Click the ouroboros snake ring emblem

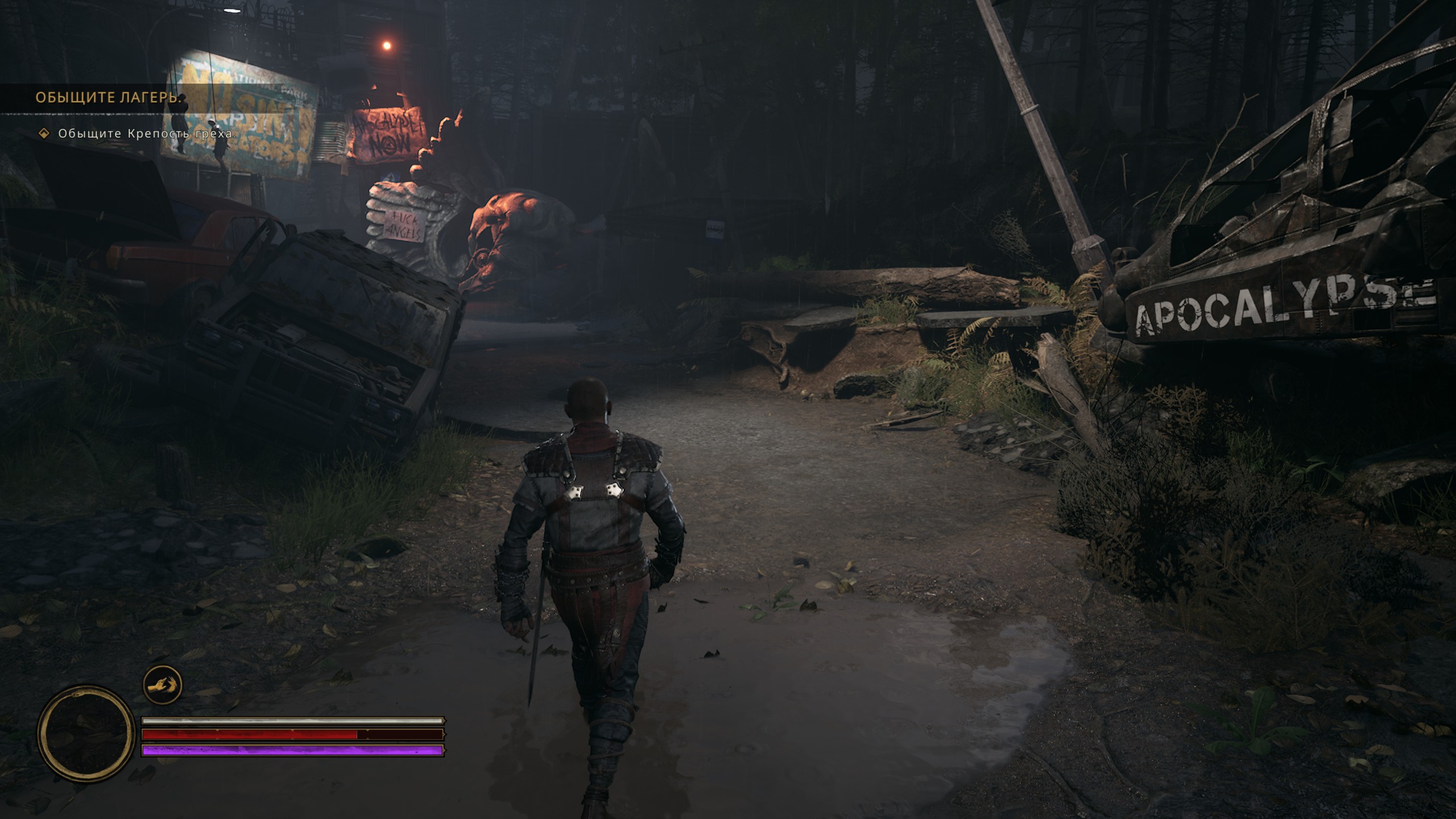click(x=86, y=733)
